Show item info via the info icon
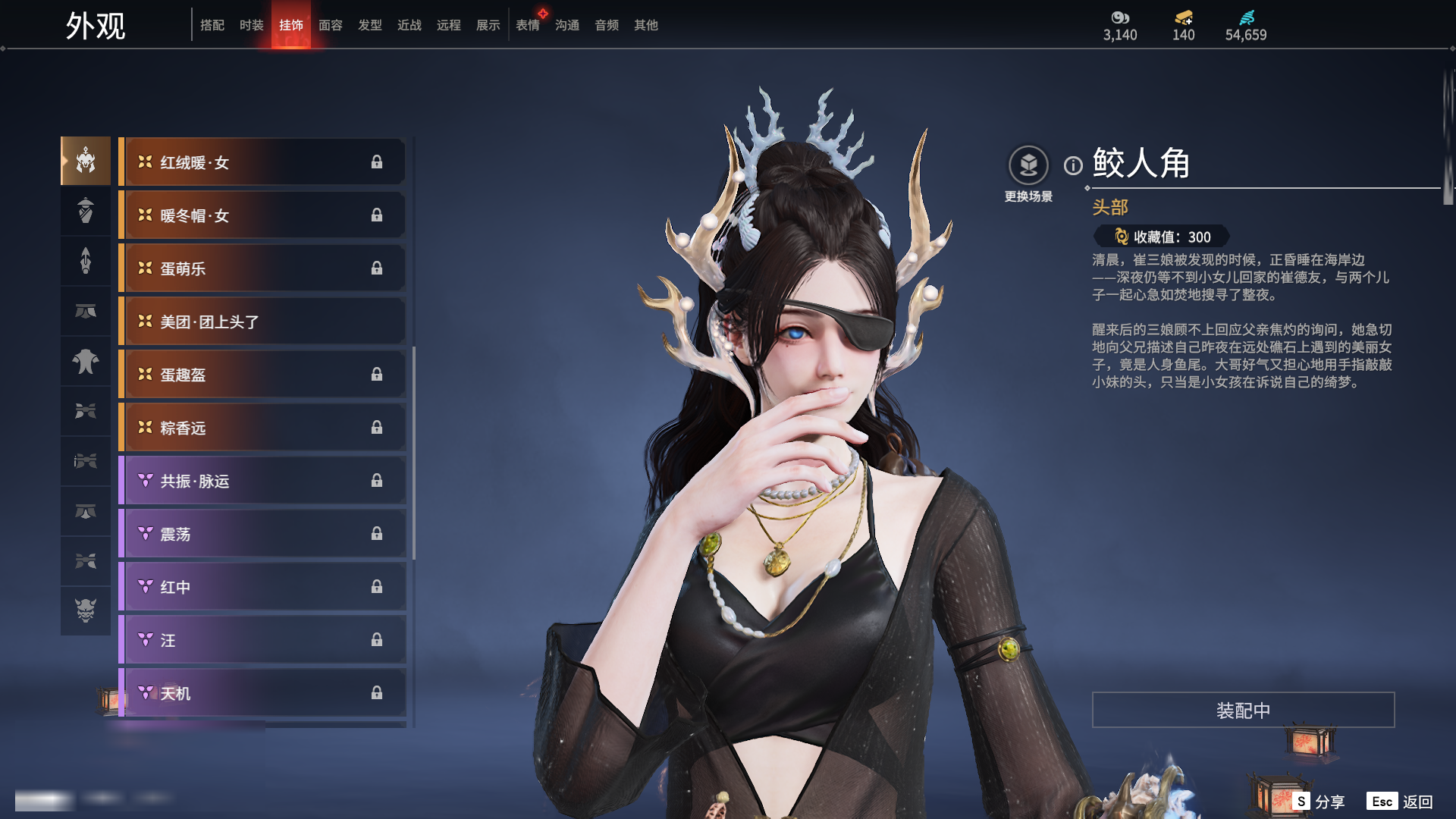 pos(1073,165)
